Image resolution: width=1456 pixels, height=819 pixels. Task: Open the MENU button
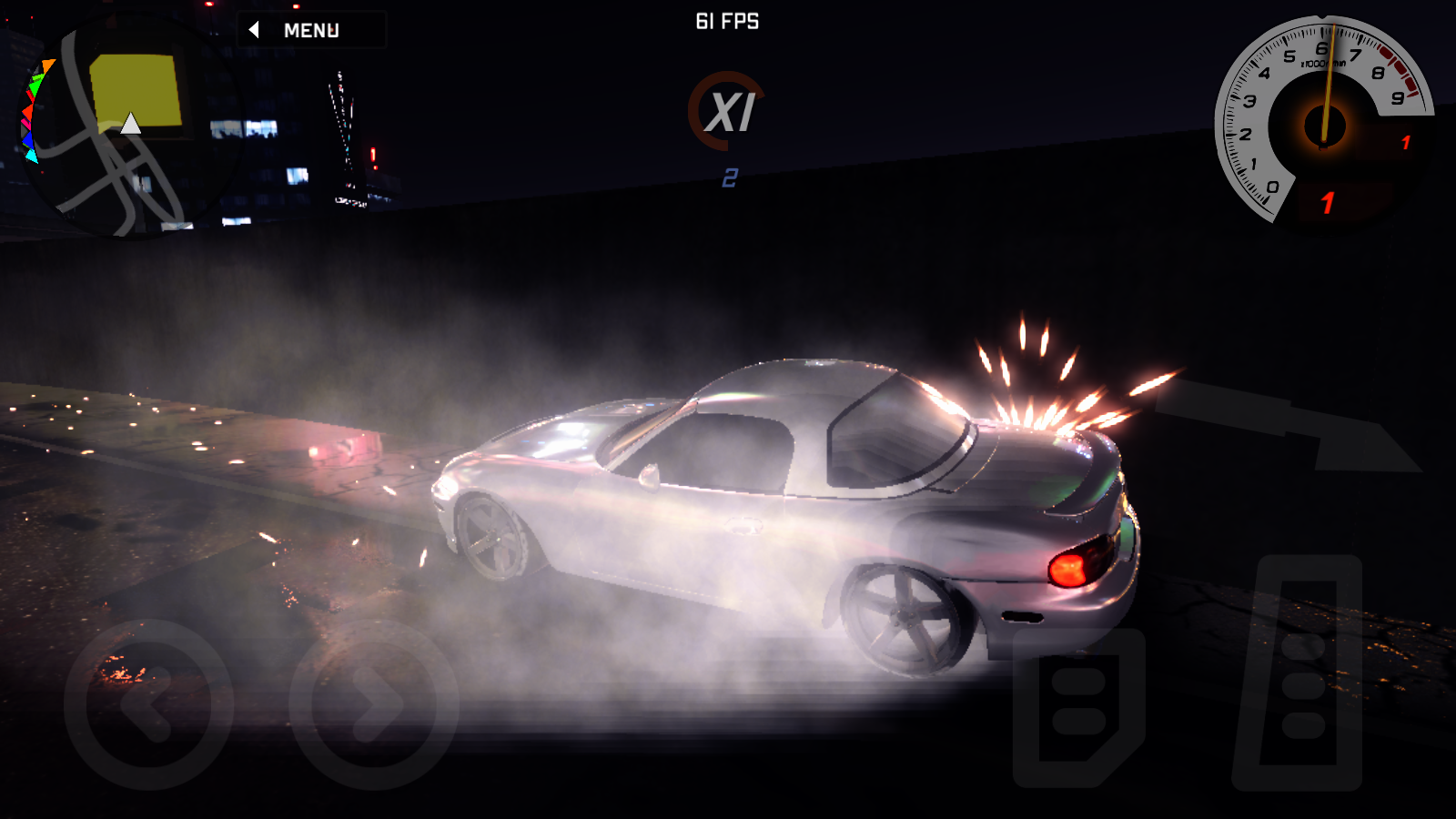point(310,30)
